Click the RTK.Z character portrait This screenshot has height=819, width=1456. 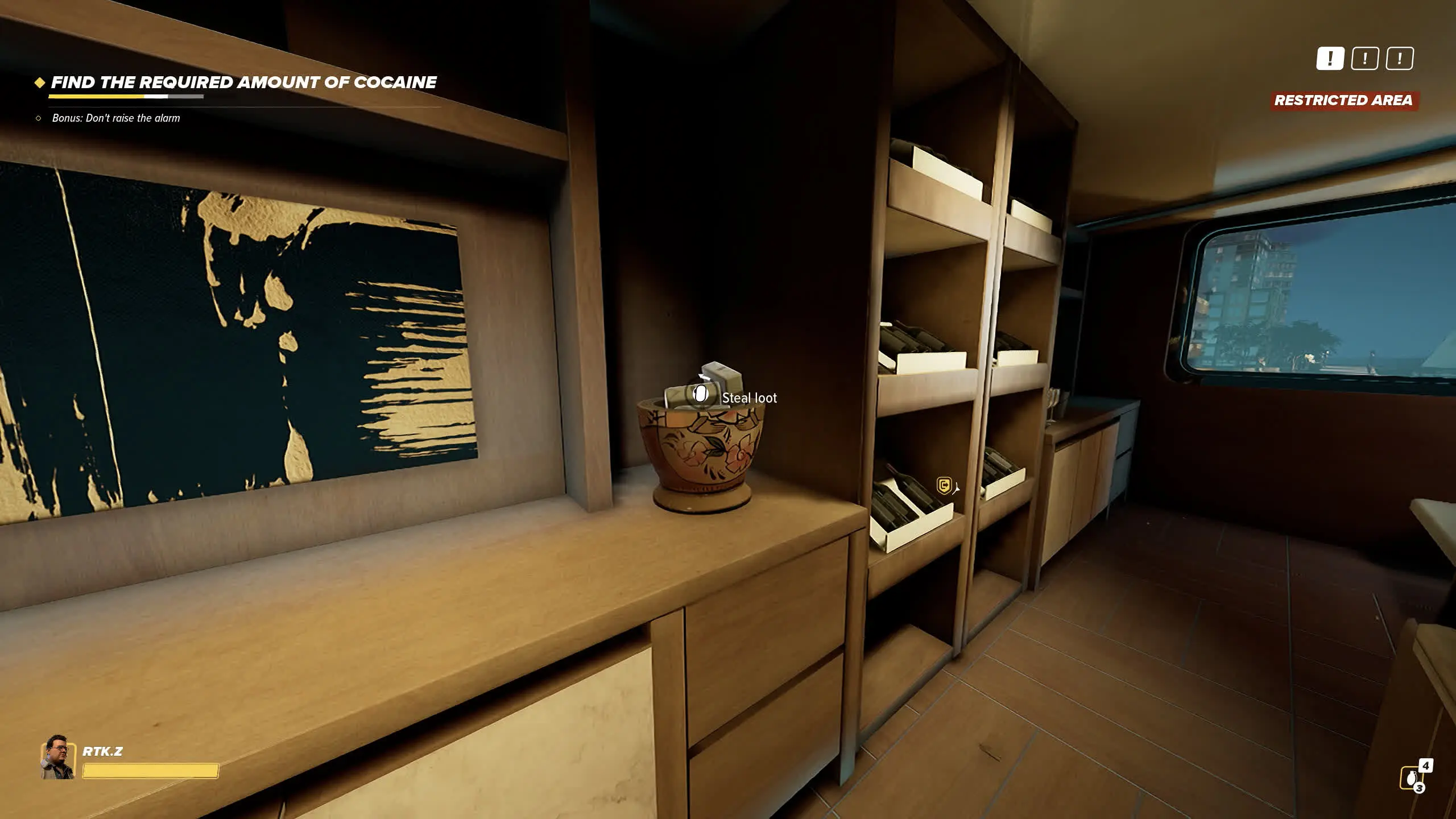58,756
